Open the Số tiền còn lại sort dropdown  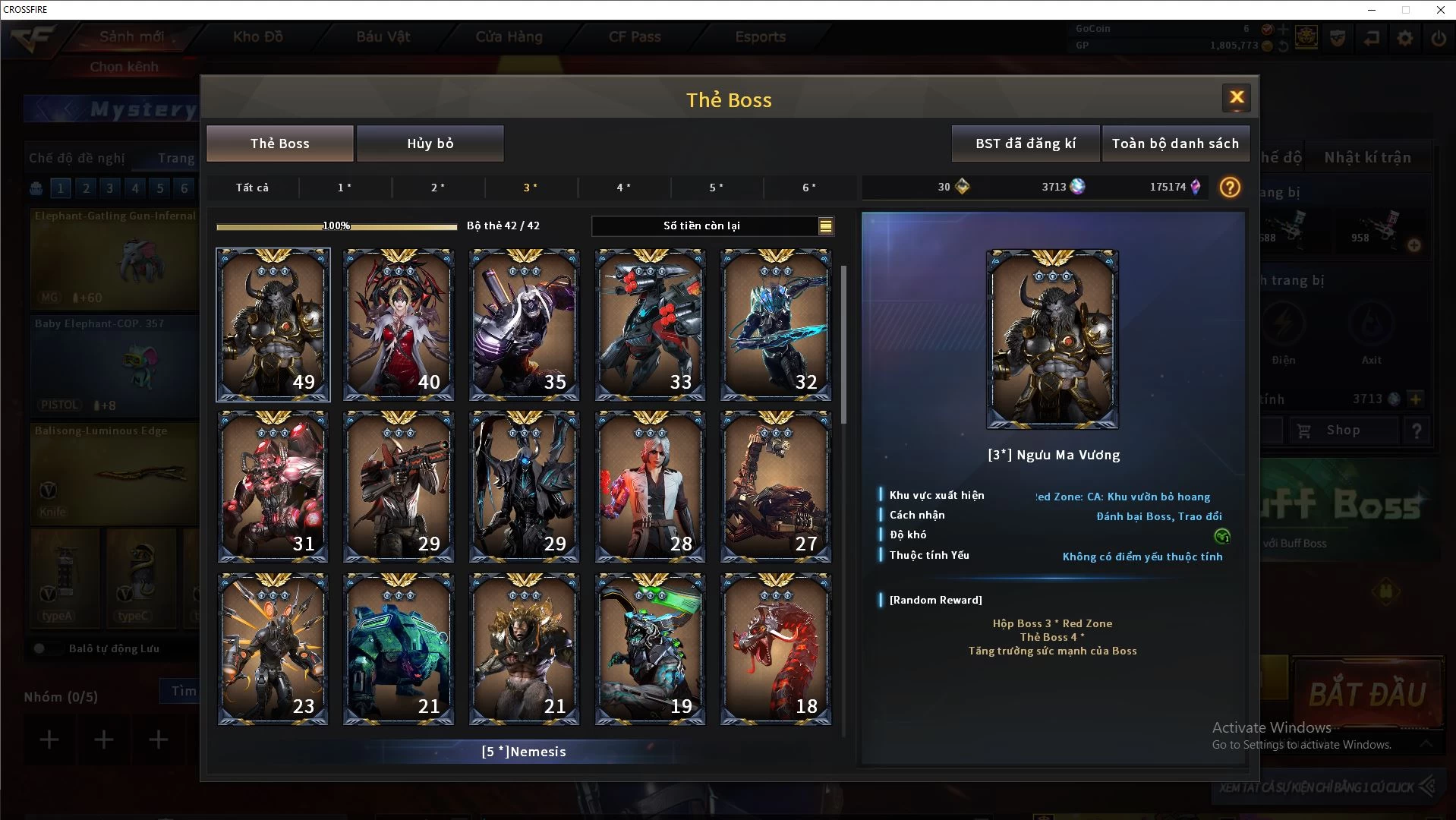825,225
